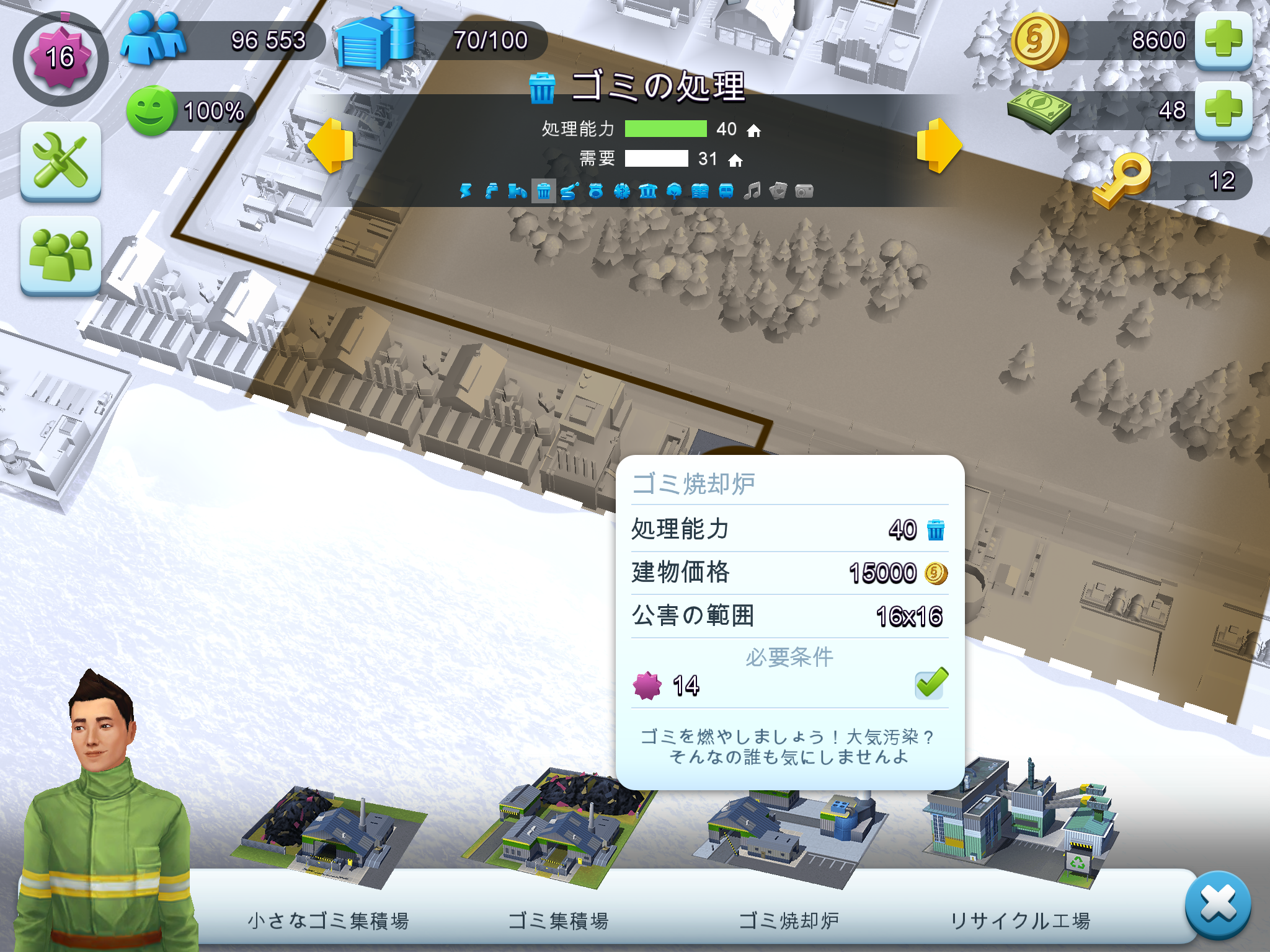The image size is (1270, 952).
Task: Tap the level 16 badge
Action: pos(60,58)
